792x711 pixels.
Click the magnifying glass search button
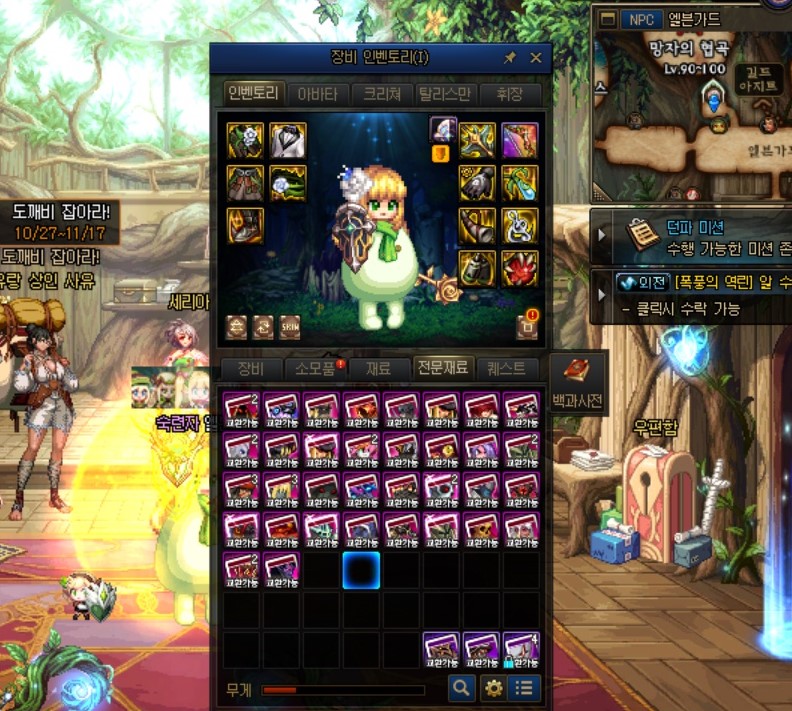(461, 688)
